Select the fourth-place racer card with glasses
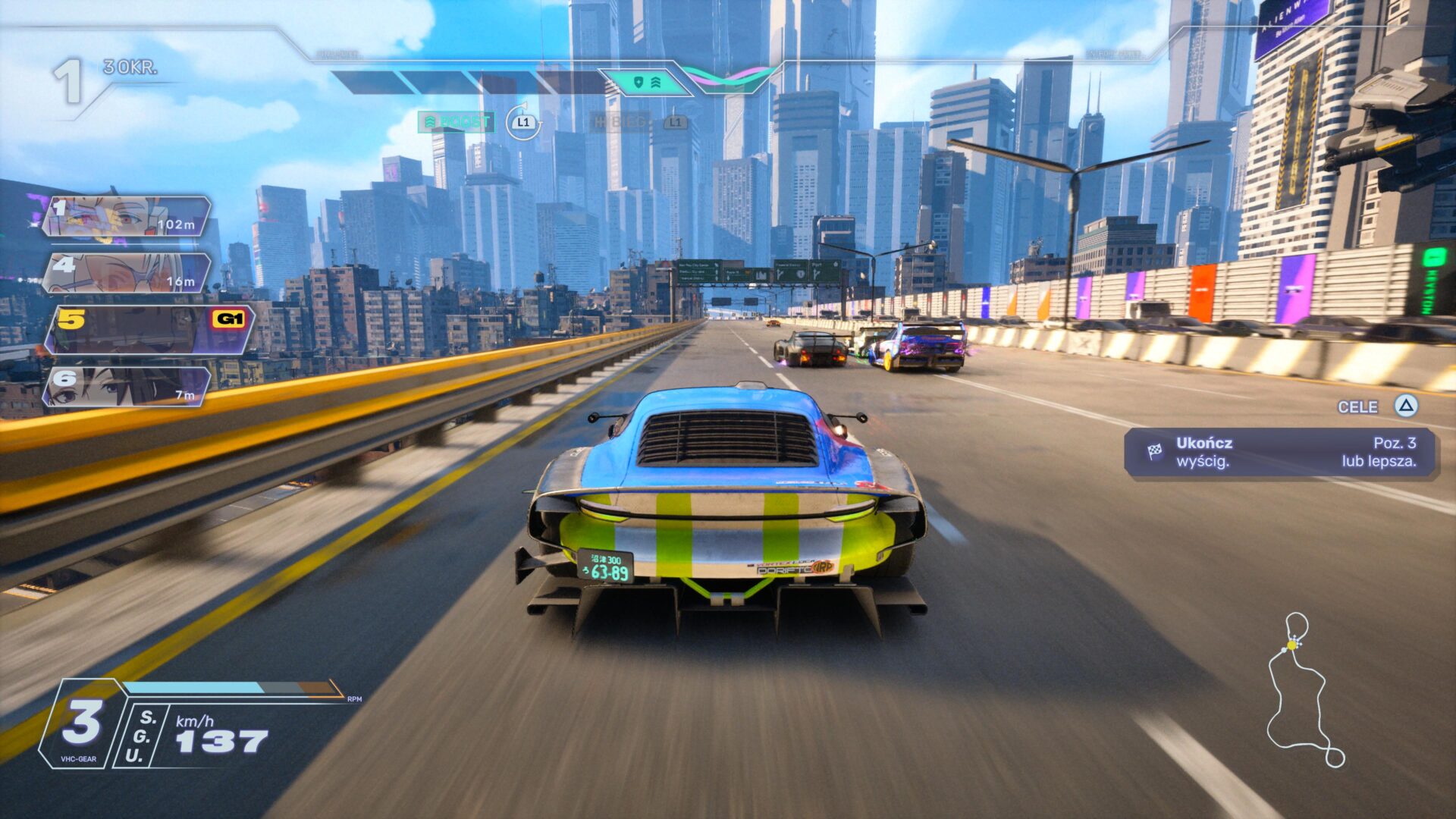The width and height of the screenshot is (1456, 819). [x=126, y=273]
